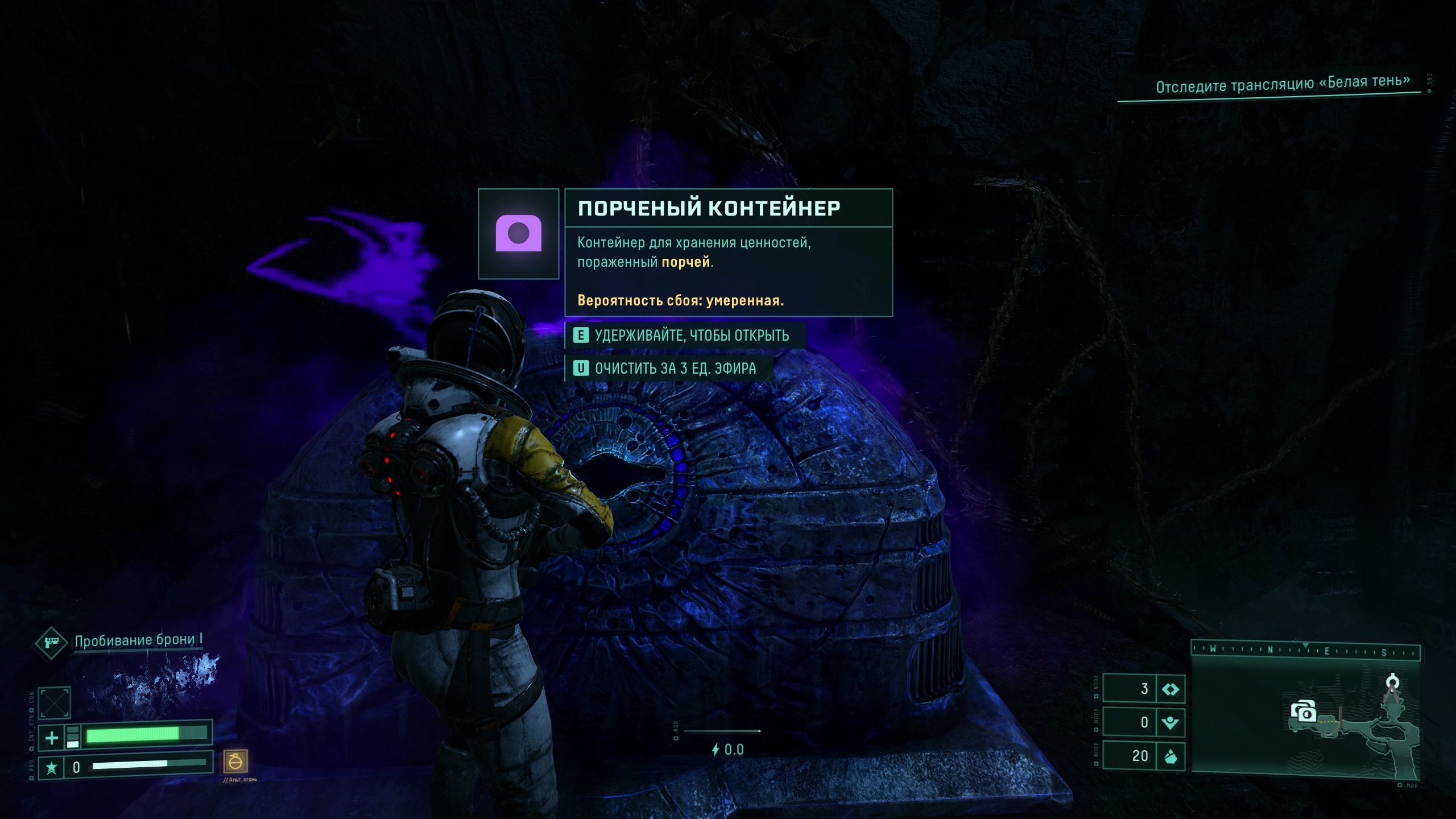The image size is (1456, 819).
Task: Click the «Пробивание брони I» trait label
Action: [138, 641]
